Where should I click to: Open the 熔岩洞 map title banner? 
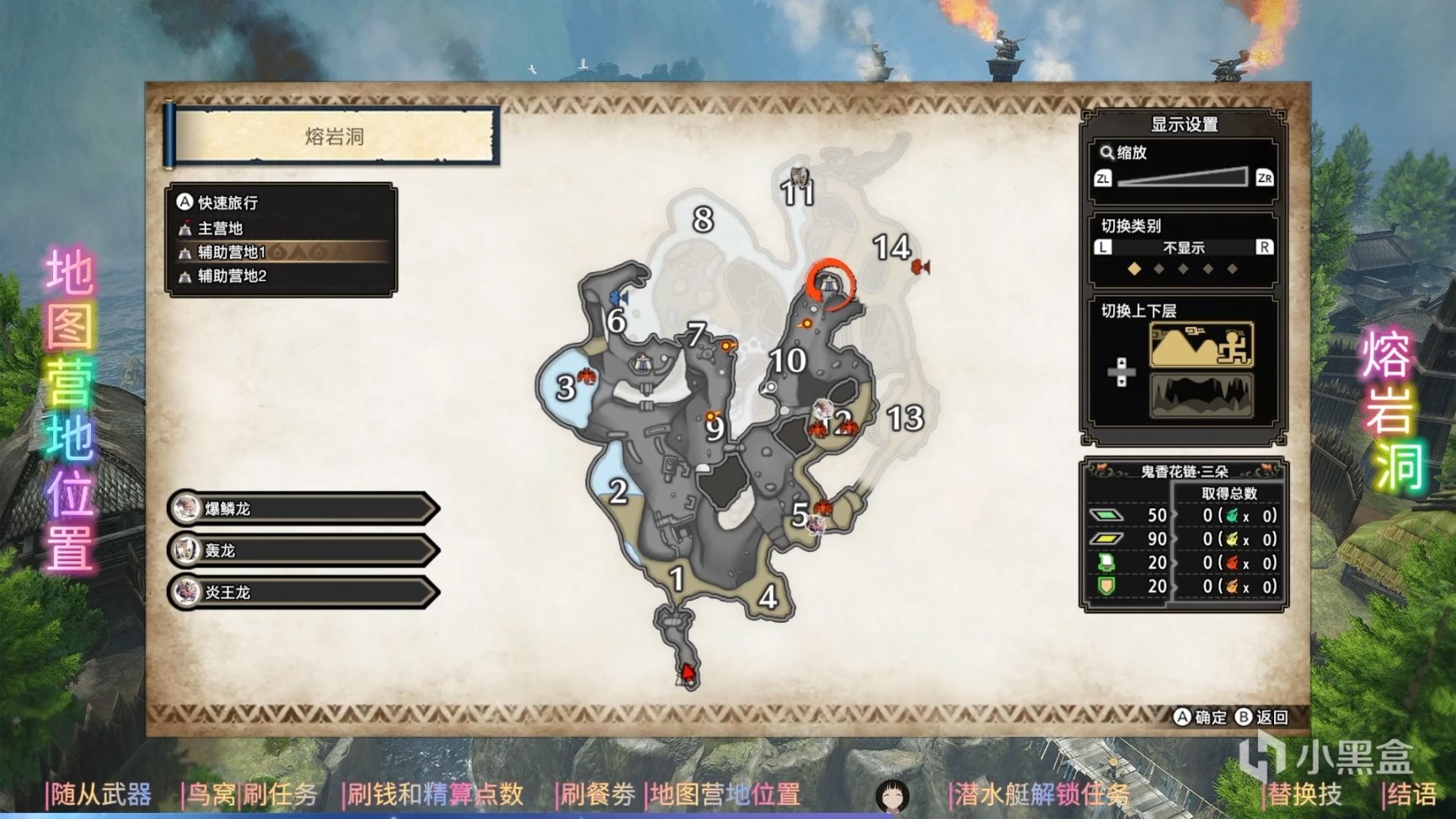pos(334,136)
